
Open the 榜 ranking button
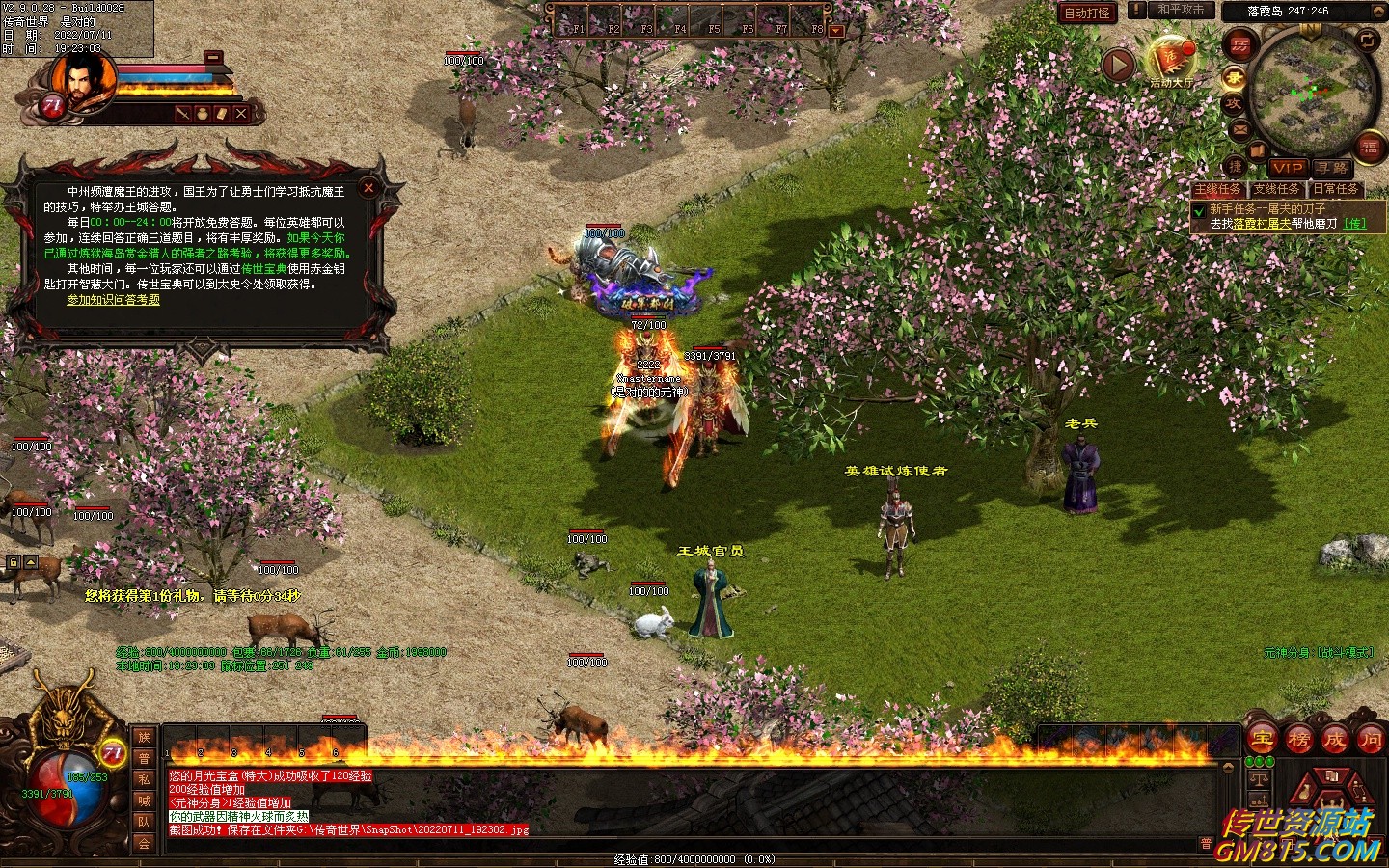click(1298, 740)
